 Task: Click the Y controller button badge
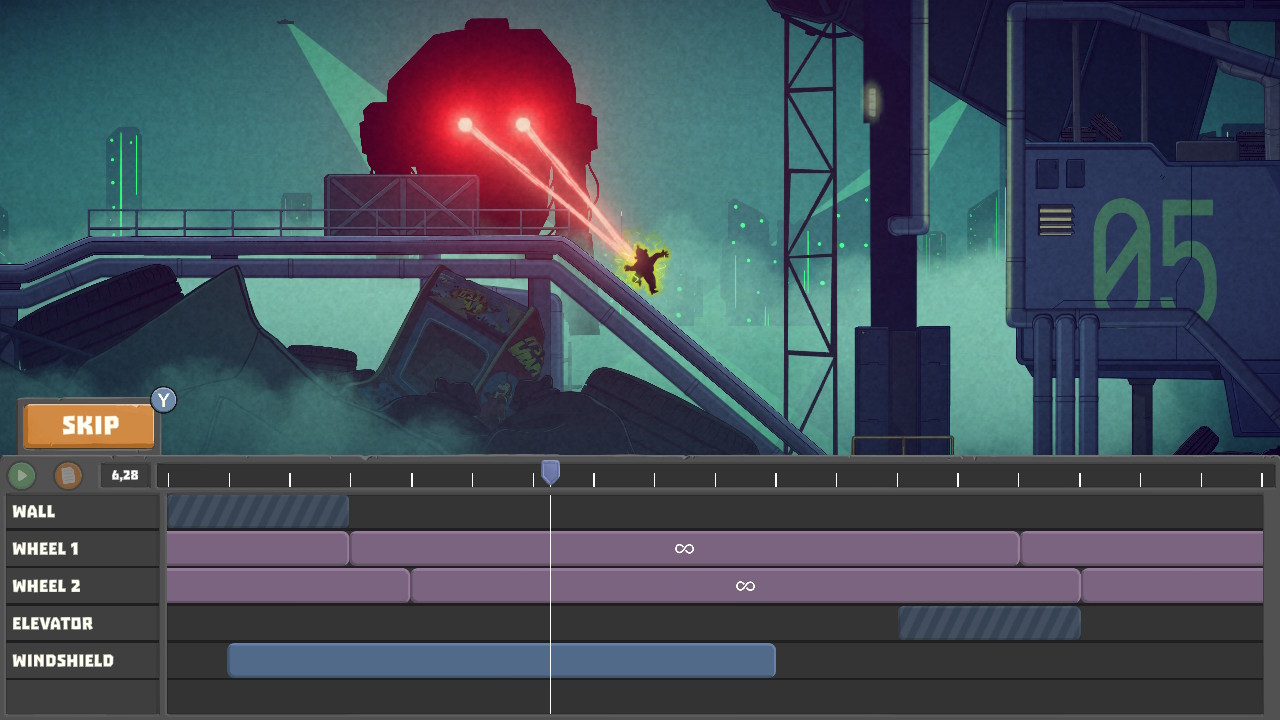[163, 400]
